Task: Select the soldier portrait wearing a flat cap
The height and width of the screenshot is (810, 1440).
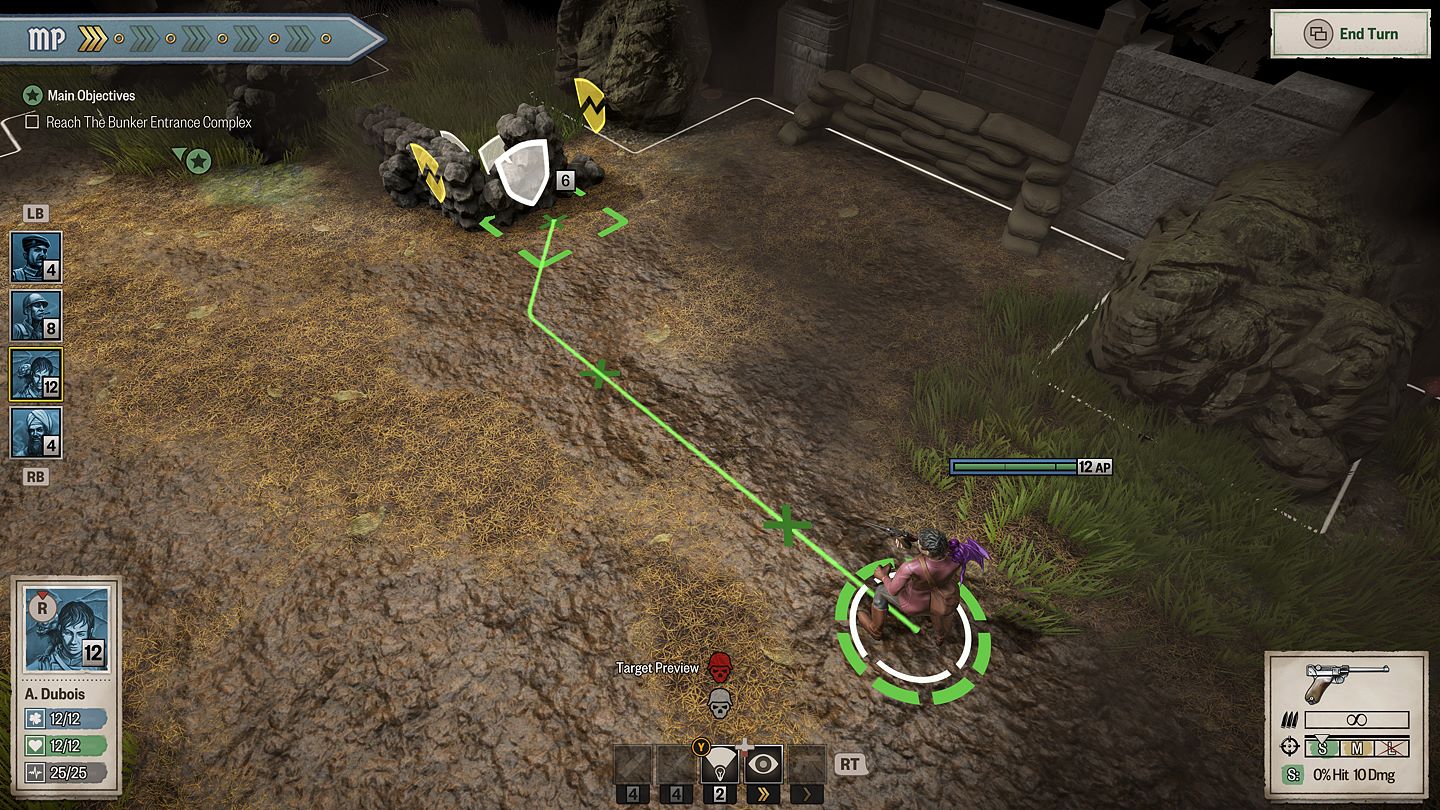Action: click(36, 257)
